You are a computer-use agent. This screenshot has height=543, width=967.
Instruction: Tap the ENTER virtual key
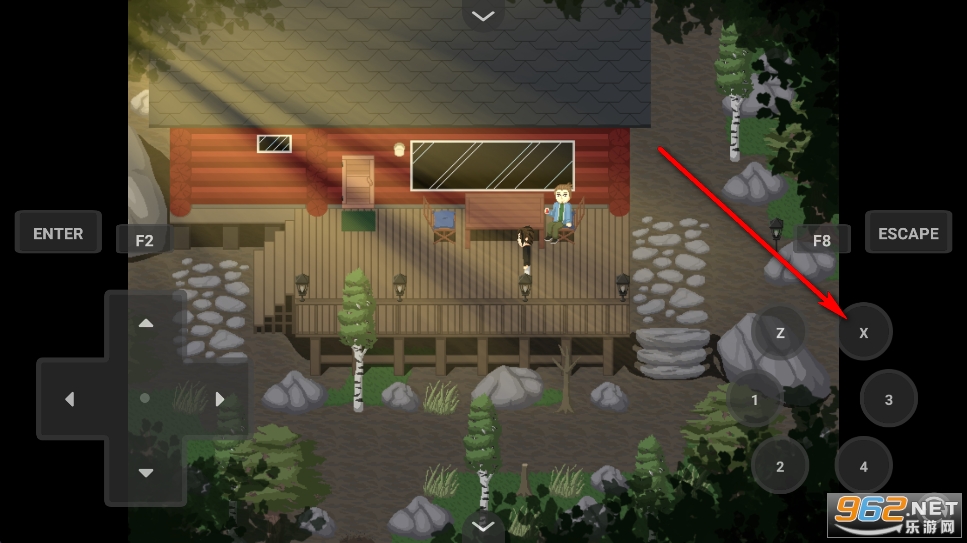(x=58, y=233)
